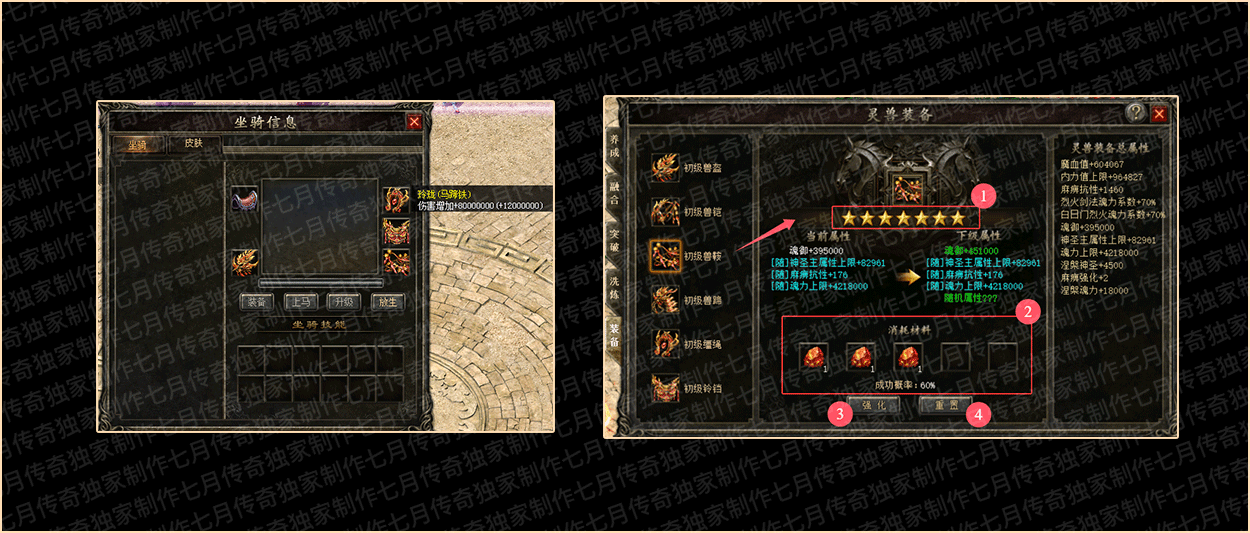
Task: Open the 融合 side tab
Action: click(x=614, y=197)
